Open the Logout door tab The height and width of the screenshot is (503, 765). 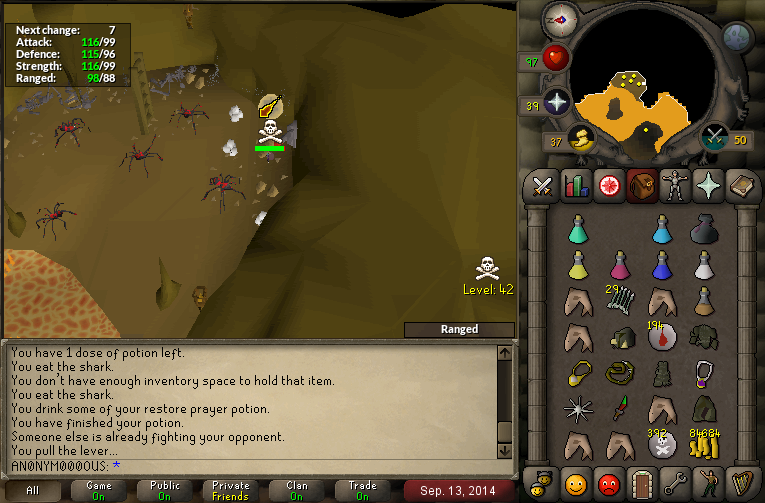tap(642, 483)
